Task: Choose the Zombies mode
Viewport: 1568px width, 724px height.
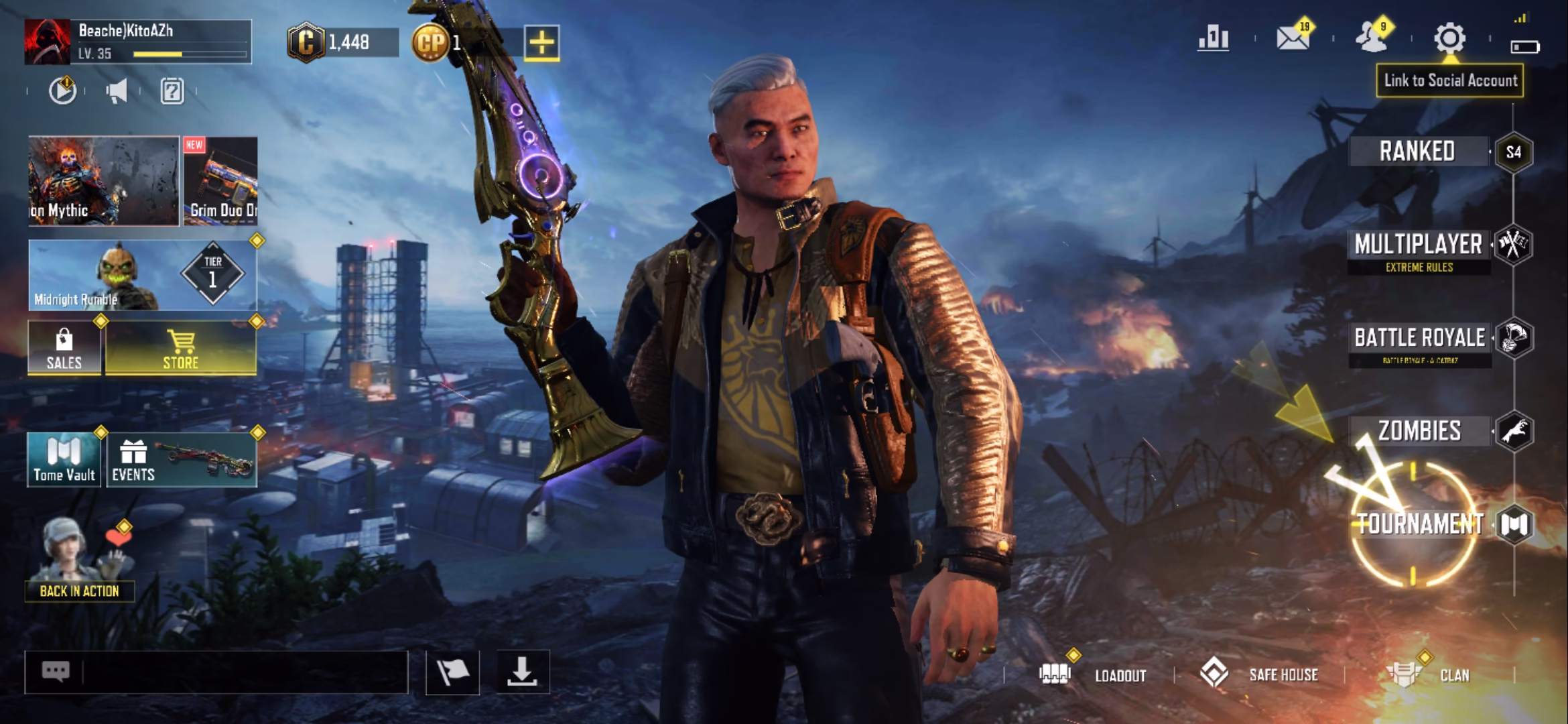Action: coord(1419,431)
